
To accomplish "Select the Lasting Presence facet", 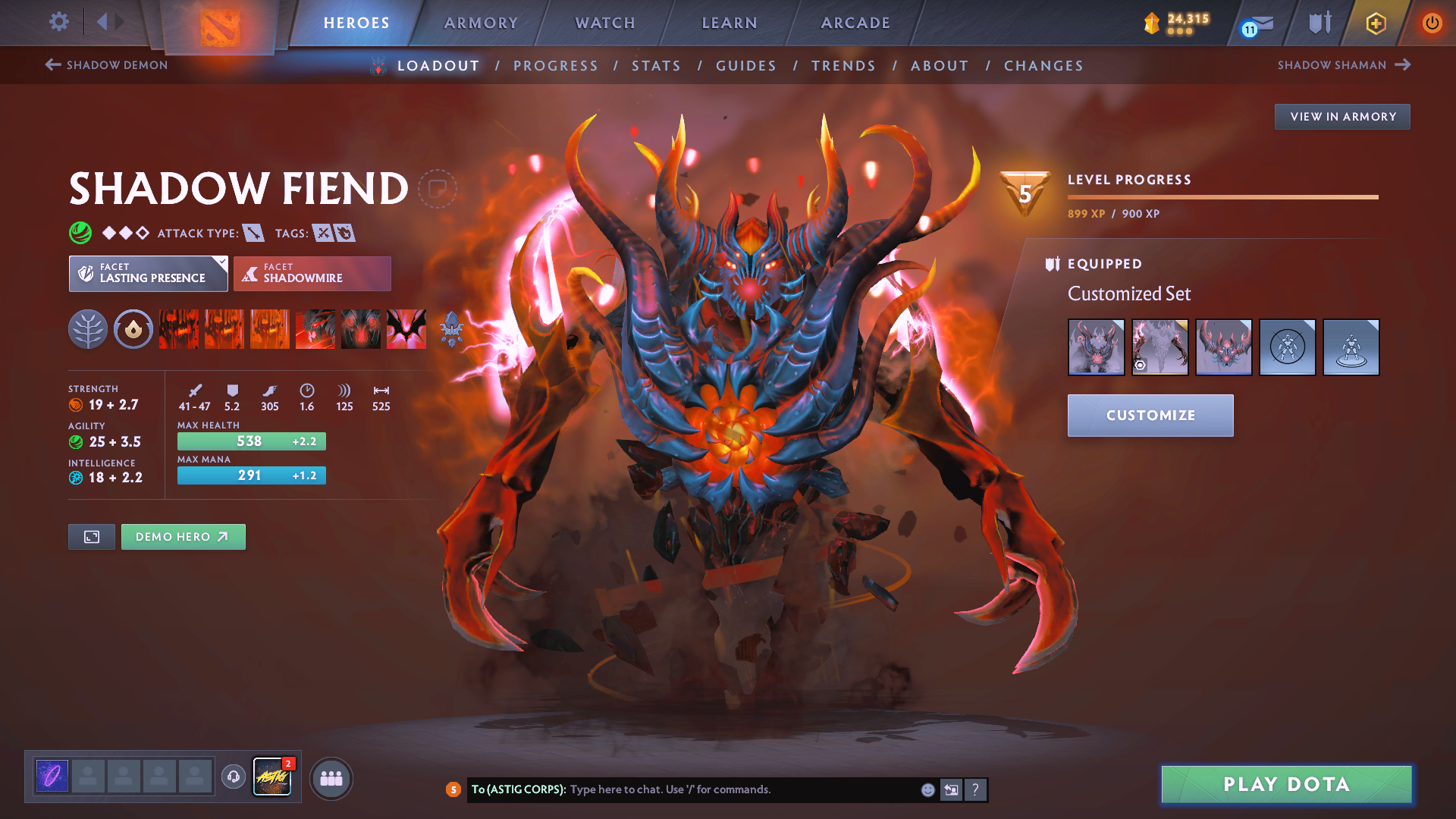I will 148,274.
